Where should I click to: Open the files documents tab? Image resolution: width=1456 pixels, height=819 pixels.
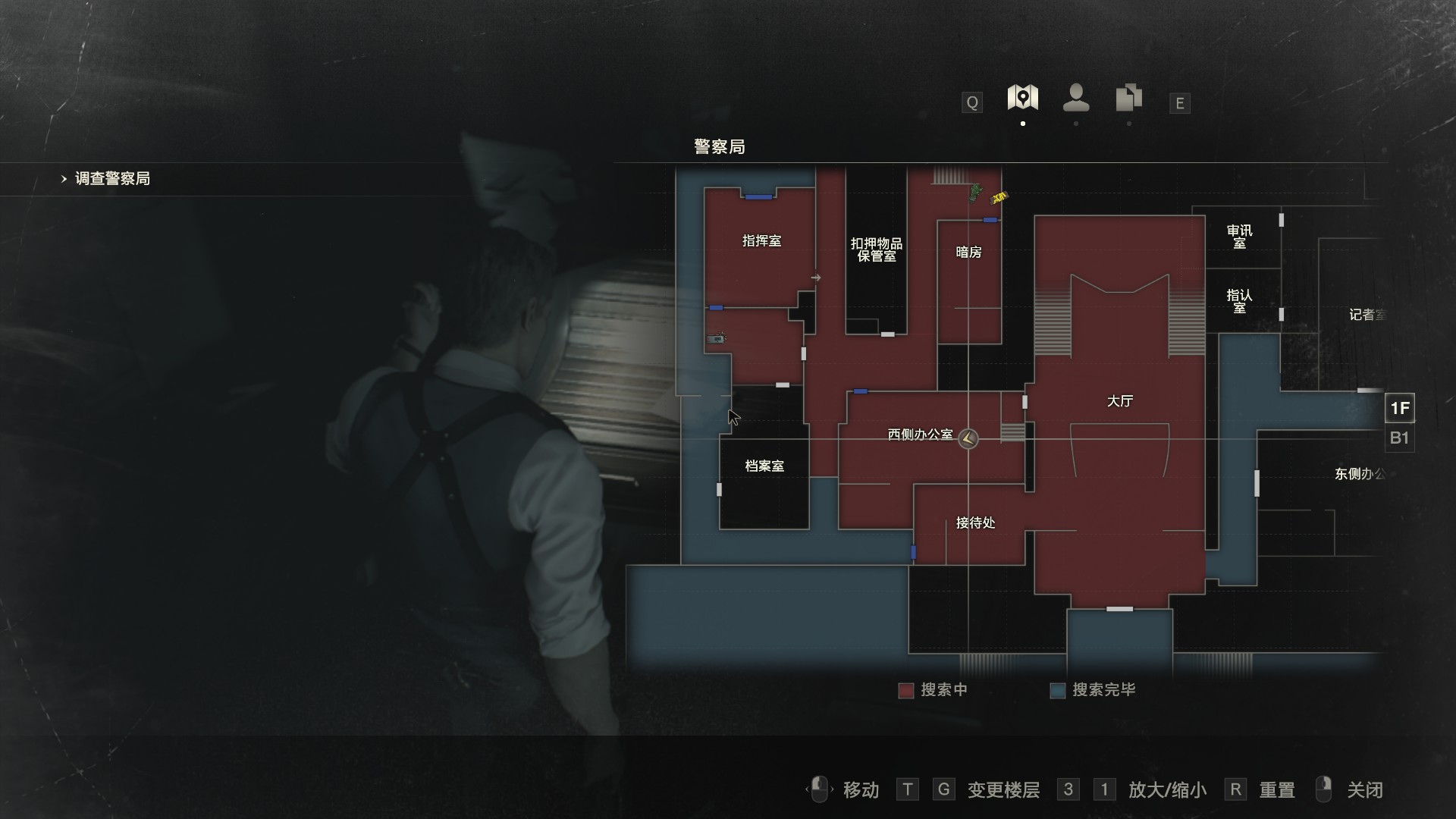1128,99
